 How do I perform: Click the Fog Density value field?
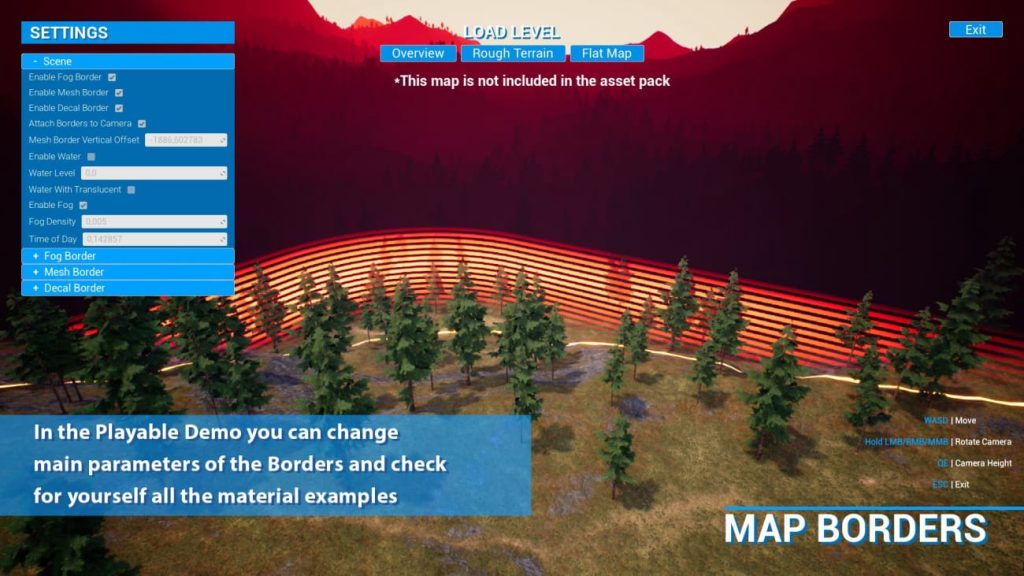(x=154, y=221)
